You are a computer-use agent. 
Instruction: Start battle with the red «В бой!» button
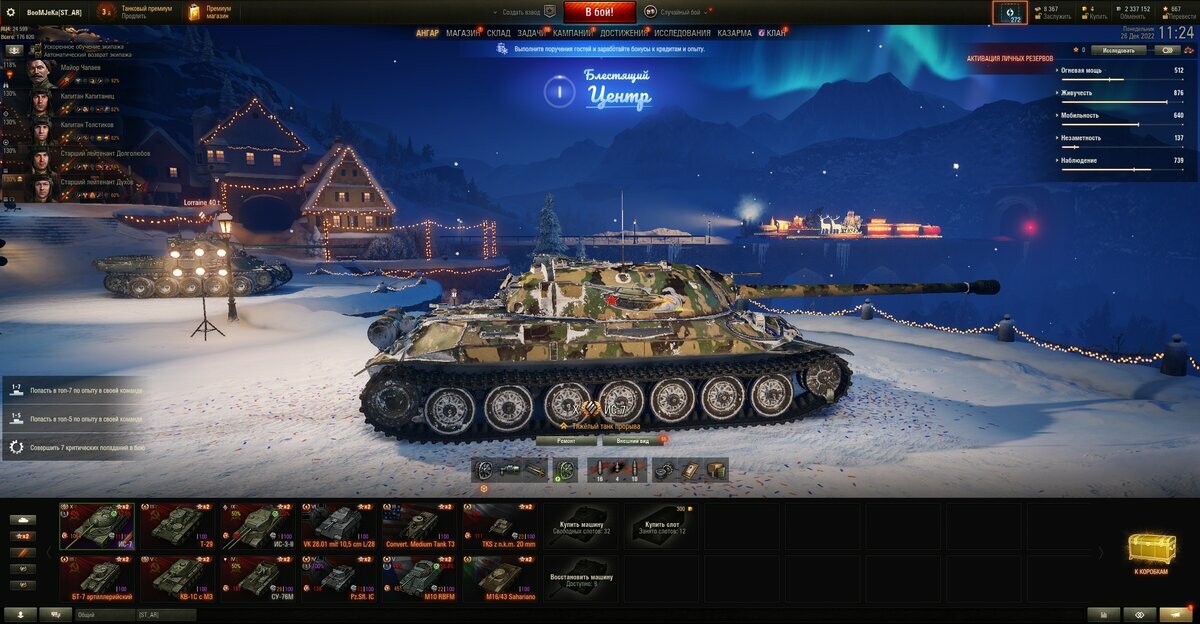[x=600, y=12]
